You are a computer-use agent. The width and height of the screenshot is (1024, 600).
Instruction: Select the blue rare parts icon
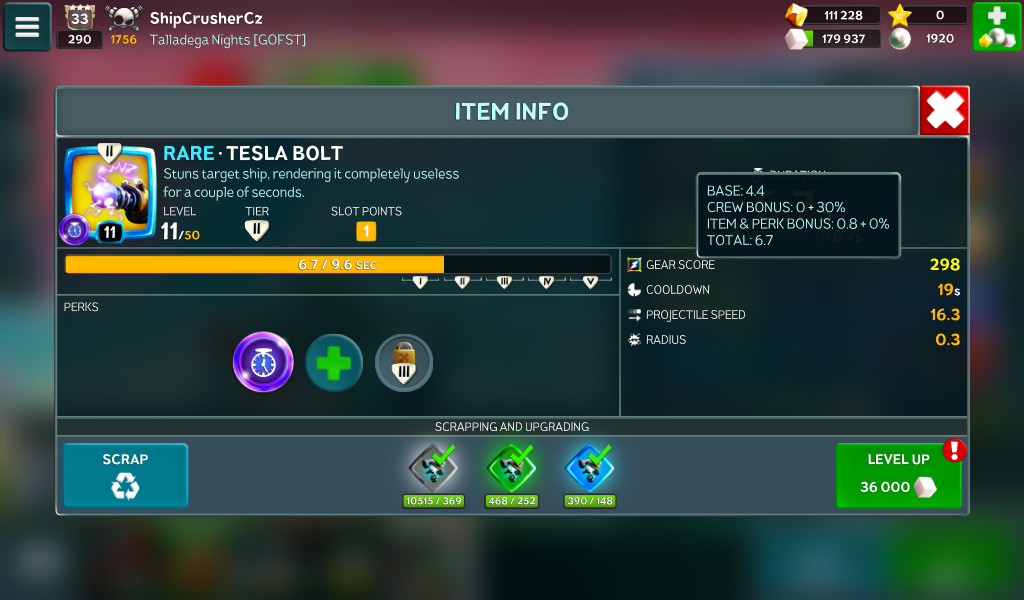pyautogui.click(x=590, y=467)
